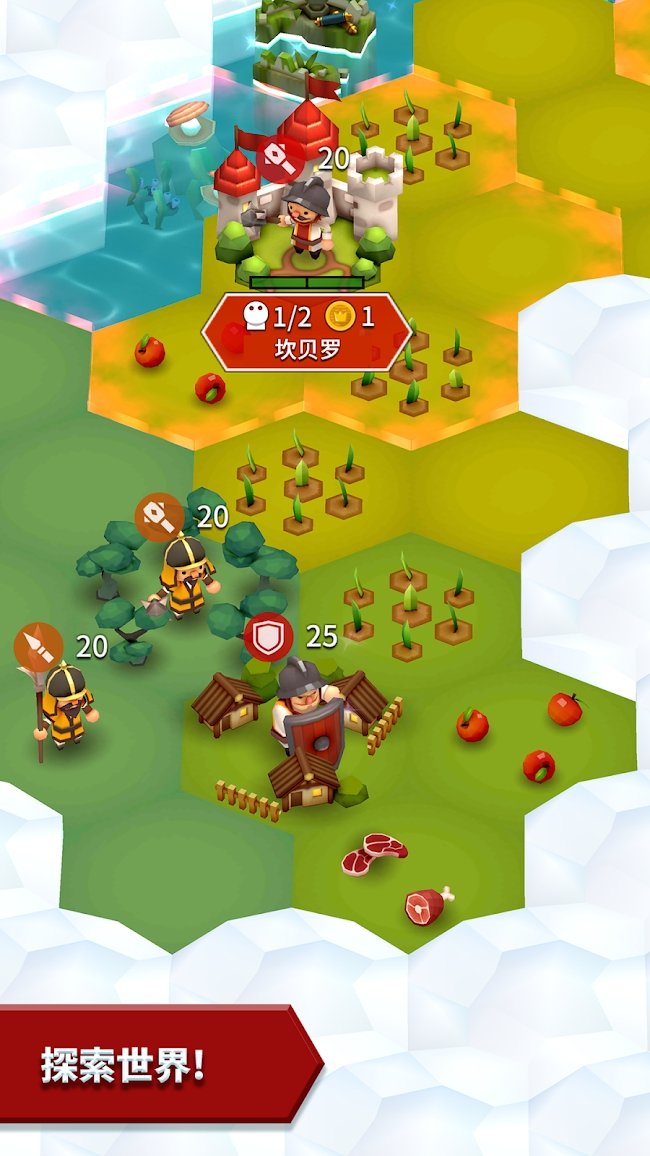Select the red shield unit badge
The height and width of the screenshot is (1156, 650).
(268, 638)
